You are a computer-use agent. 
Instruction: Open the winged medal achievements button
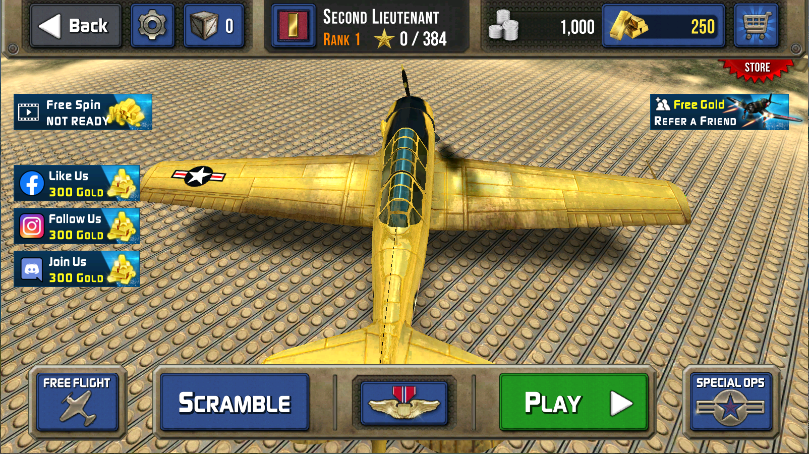405,403
